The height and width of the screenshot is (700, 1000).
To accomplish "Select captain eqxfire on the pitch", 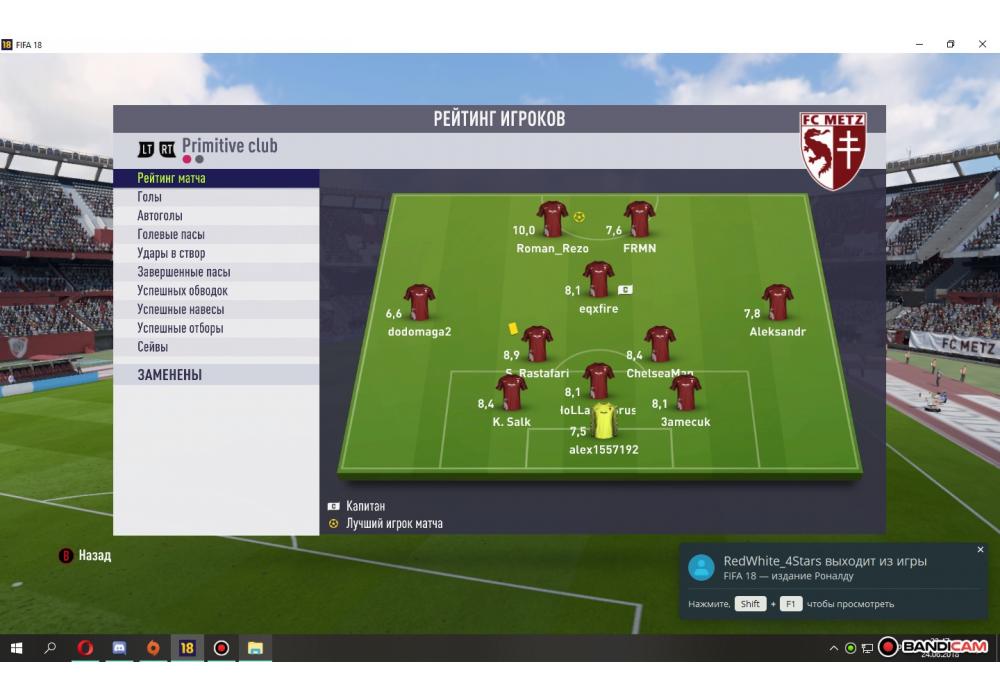I will [x=598, y=279].
